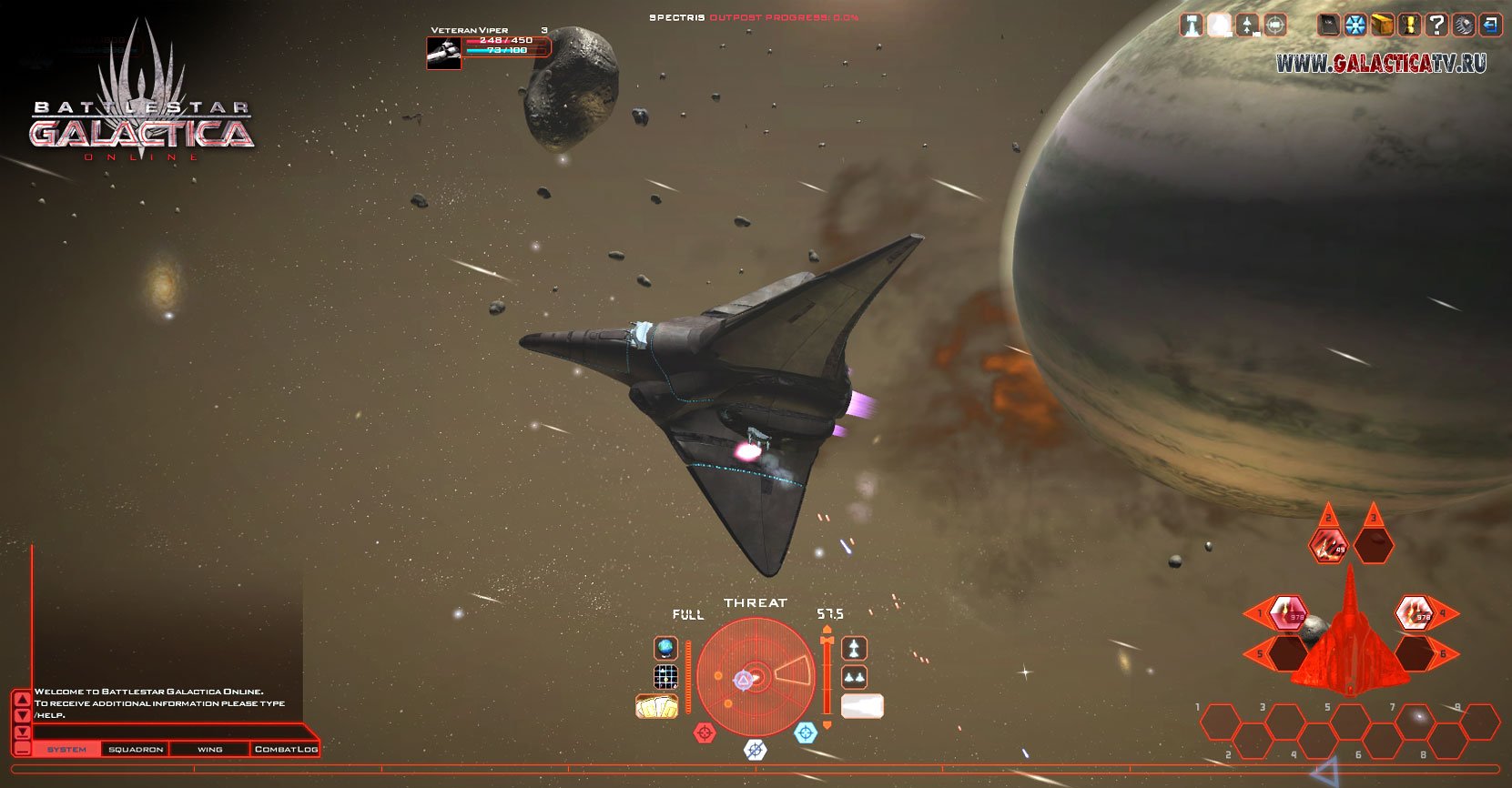Click the blue crosshair hexagon under radar
The height and width of the screenshot is (788, 1512).
point(806,732)
